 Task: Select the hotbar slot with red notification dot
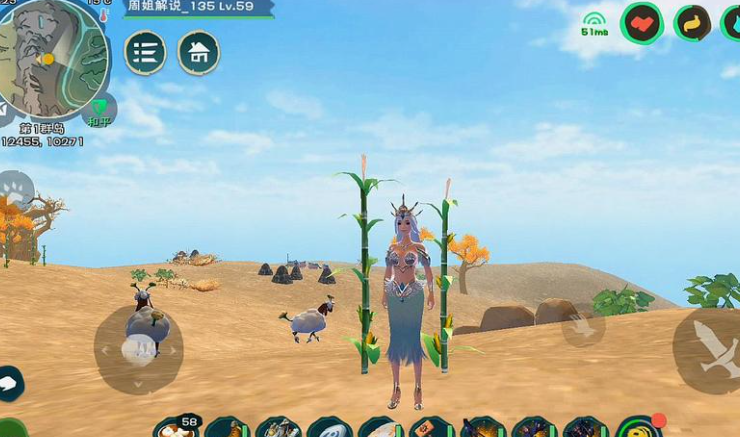tap(638, 429)
